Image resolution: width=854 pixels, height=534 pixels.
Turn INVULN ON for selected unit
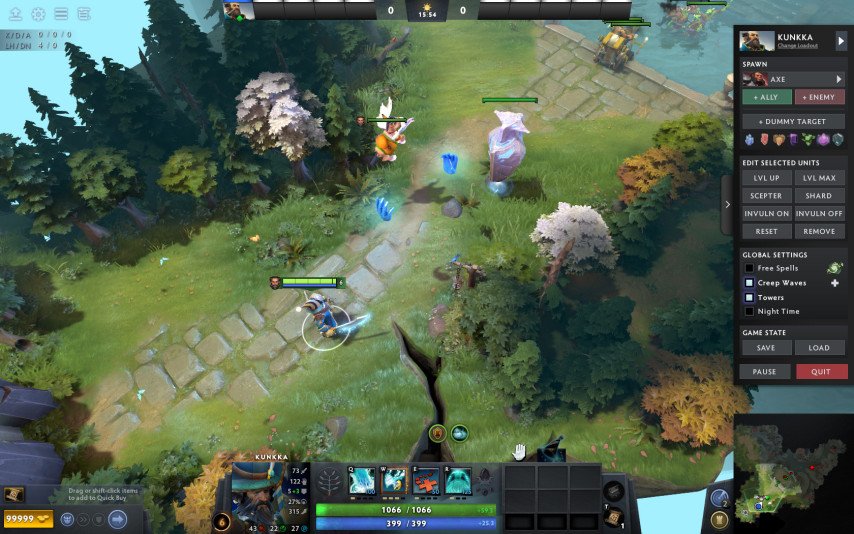[x=766, y=214]
